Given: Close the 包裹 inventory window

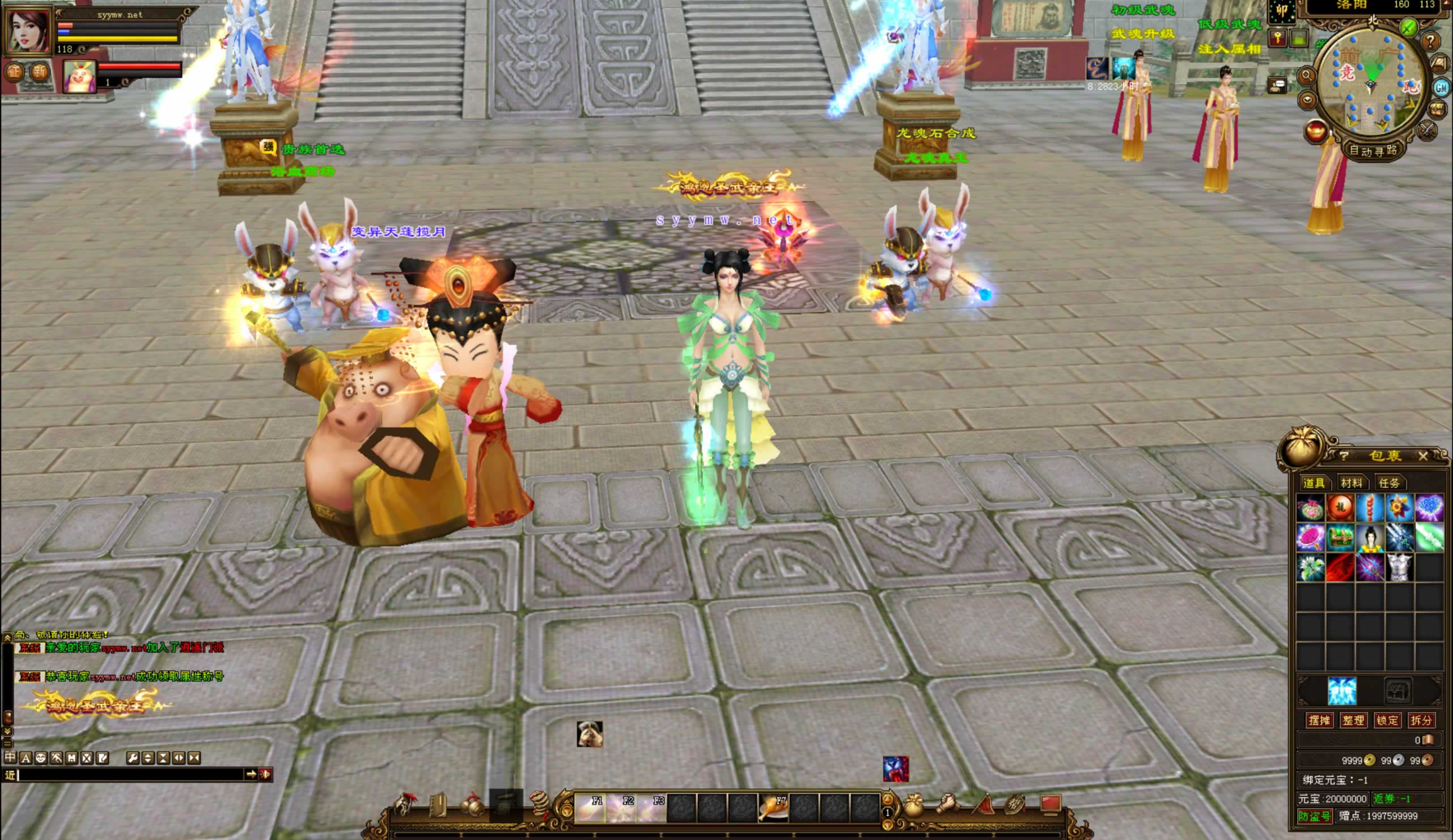Looking at the screenshot, I should 1422,456.
